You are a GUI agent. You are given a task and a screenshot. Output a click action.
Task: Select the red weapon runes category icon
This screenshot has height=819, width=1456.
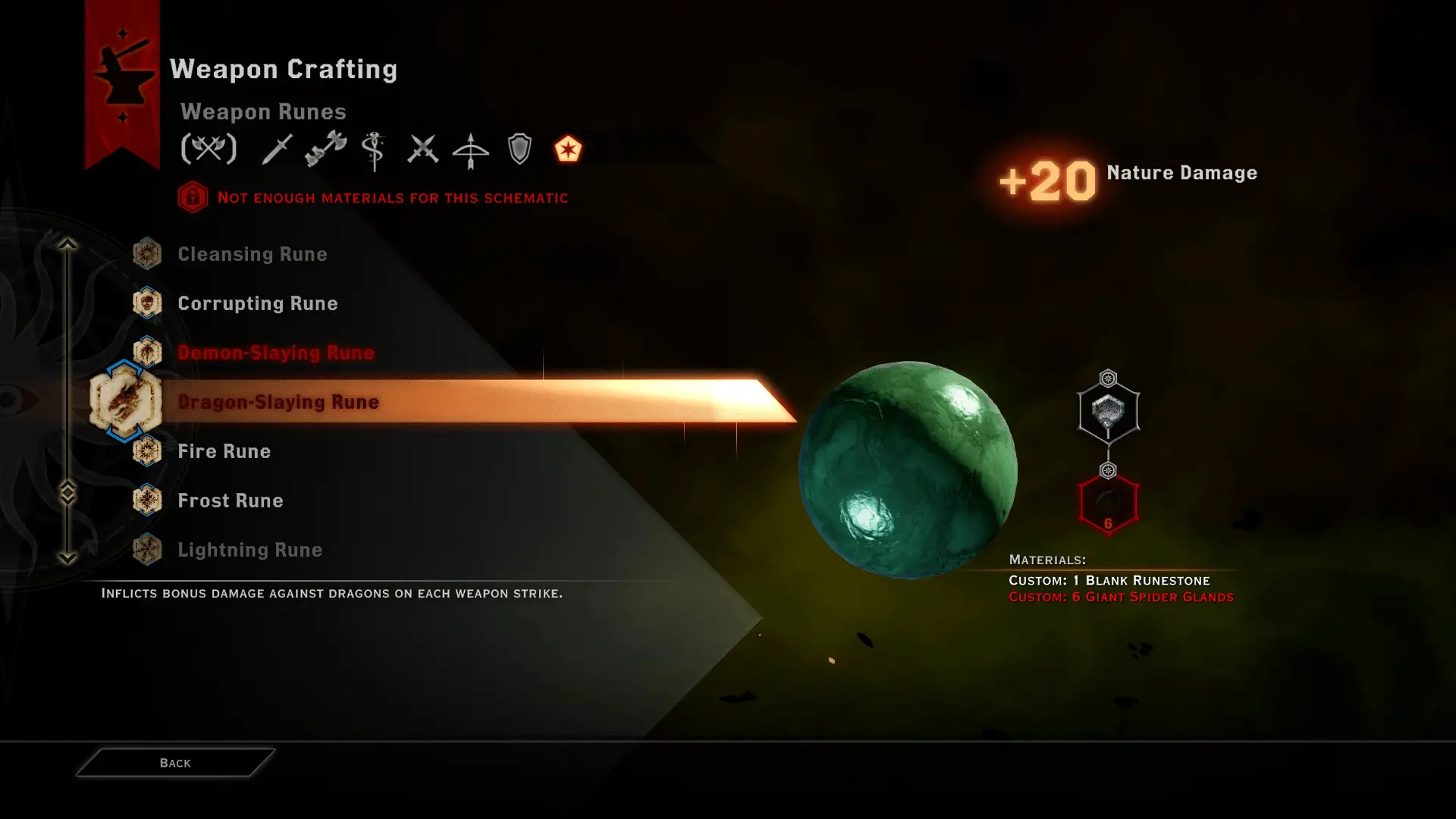568,149
